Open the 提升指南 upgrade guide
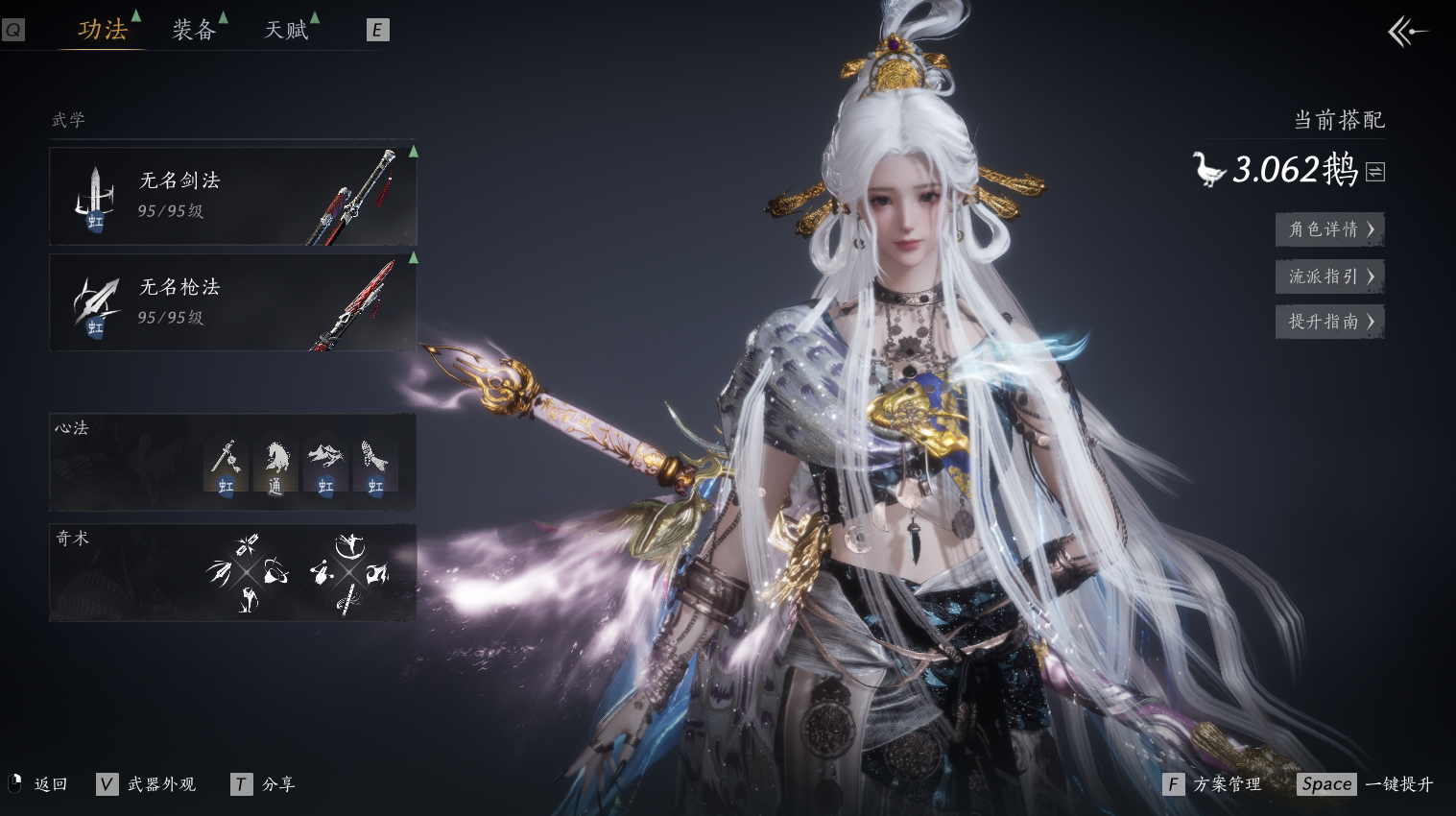The image size is (1456, 816). click(x=1329, y=322)
